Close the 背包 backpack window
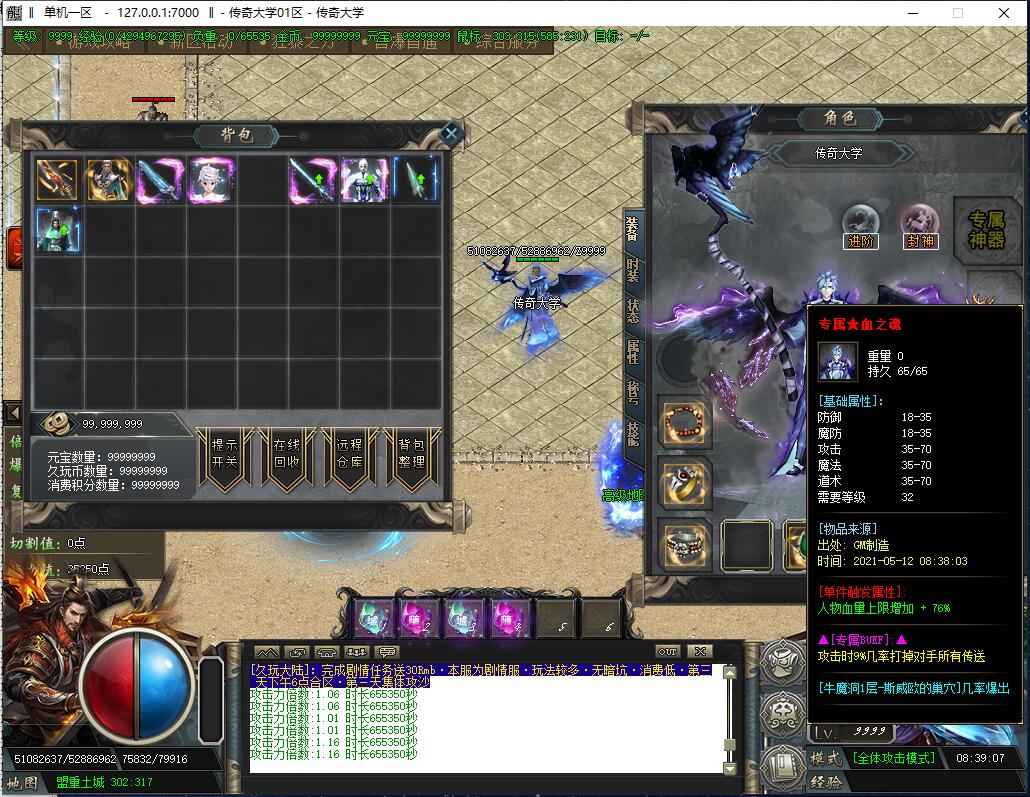The width and height of the screenshot is (1030, 797). tap(451, 132)
